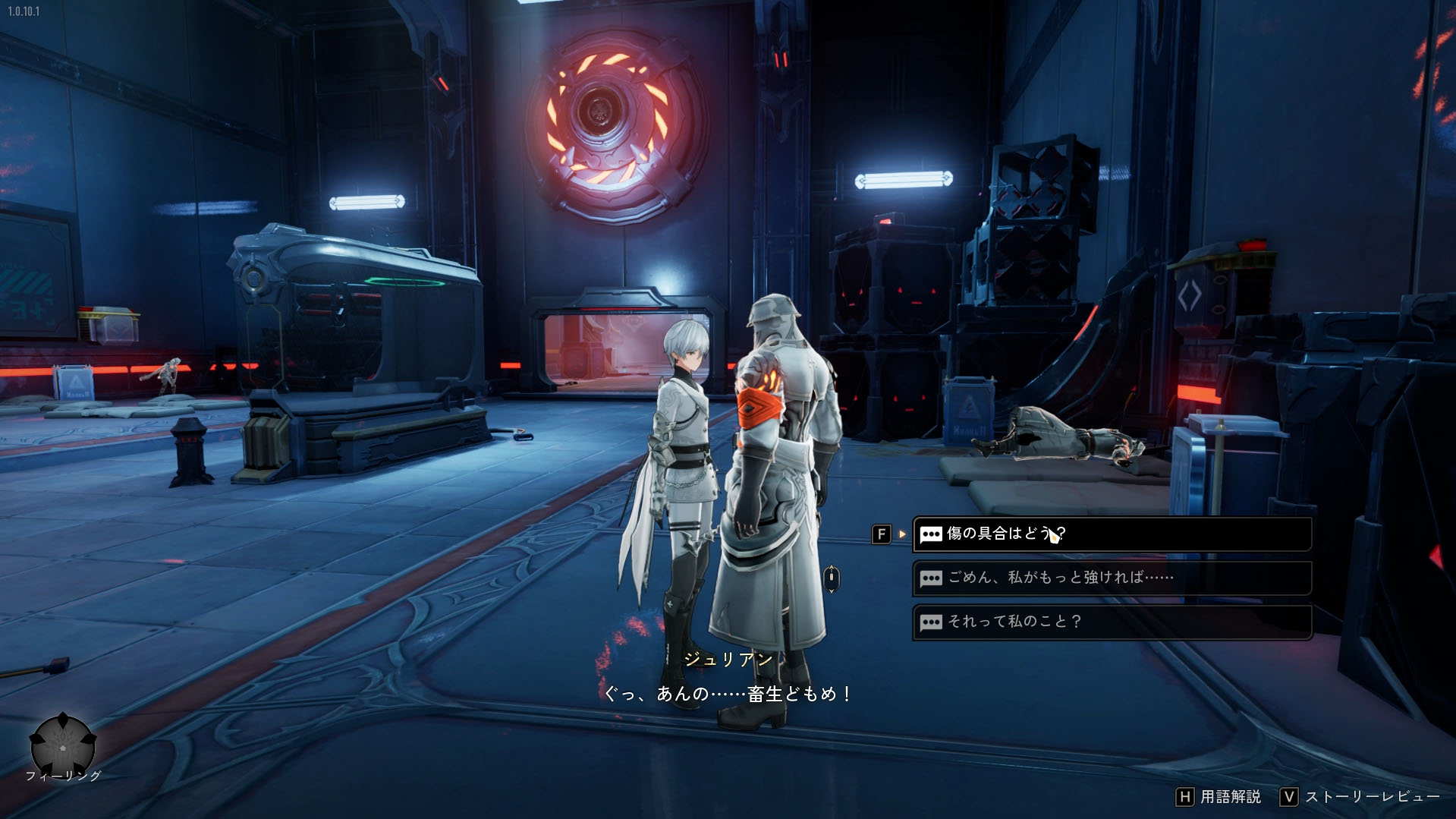Image resolution: width=1456 pixels, height=819 pixels.
Task: Open the フィーリング emblem icon
Action: [x=63, y=745]
